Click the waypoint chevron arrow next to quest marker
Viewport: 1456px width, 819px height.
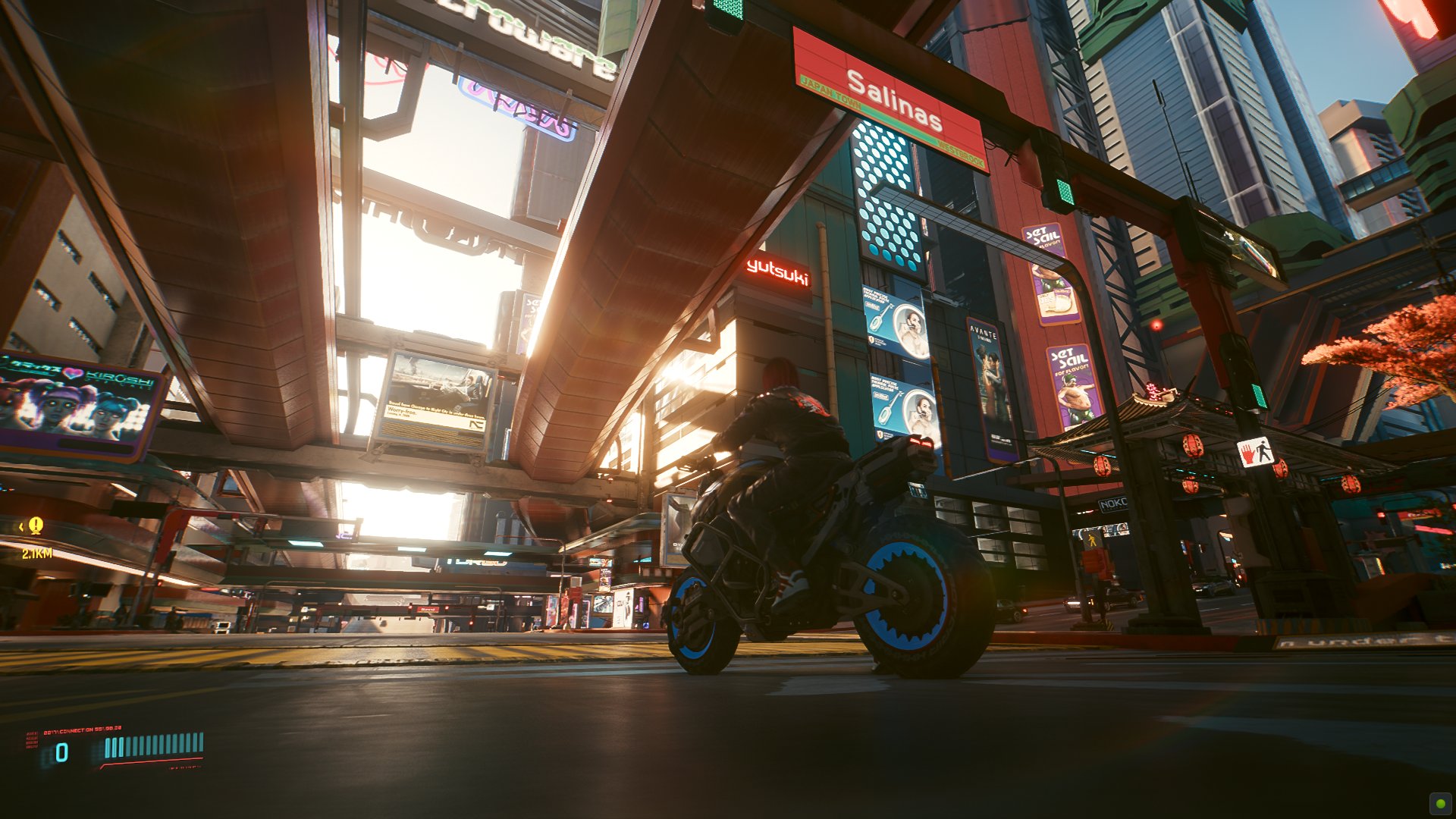point(20,527)
